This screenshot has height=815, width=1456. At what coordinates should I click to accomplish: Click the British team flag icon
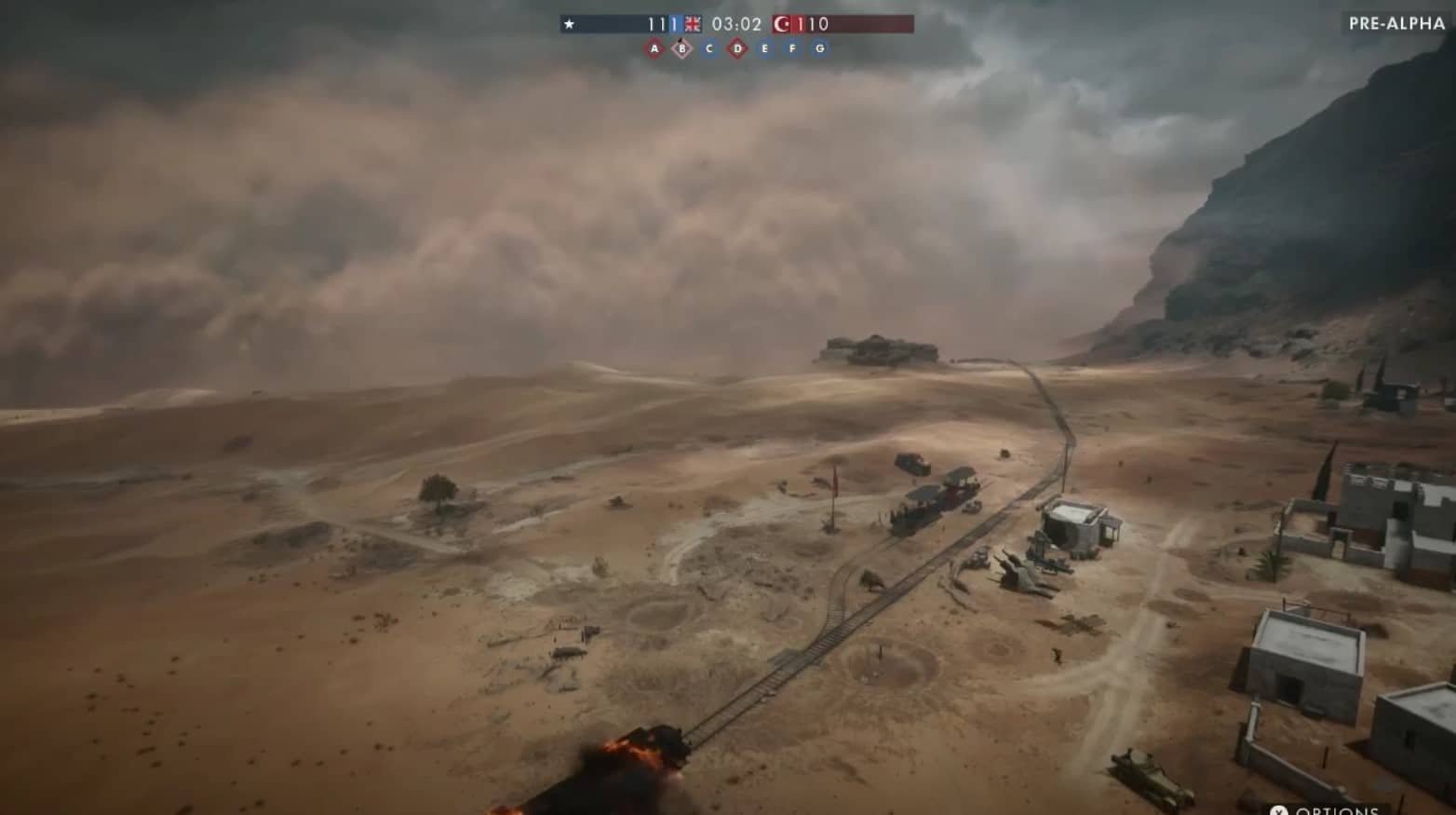(693, 24)
